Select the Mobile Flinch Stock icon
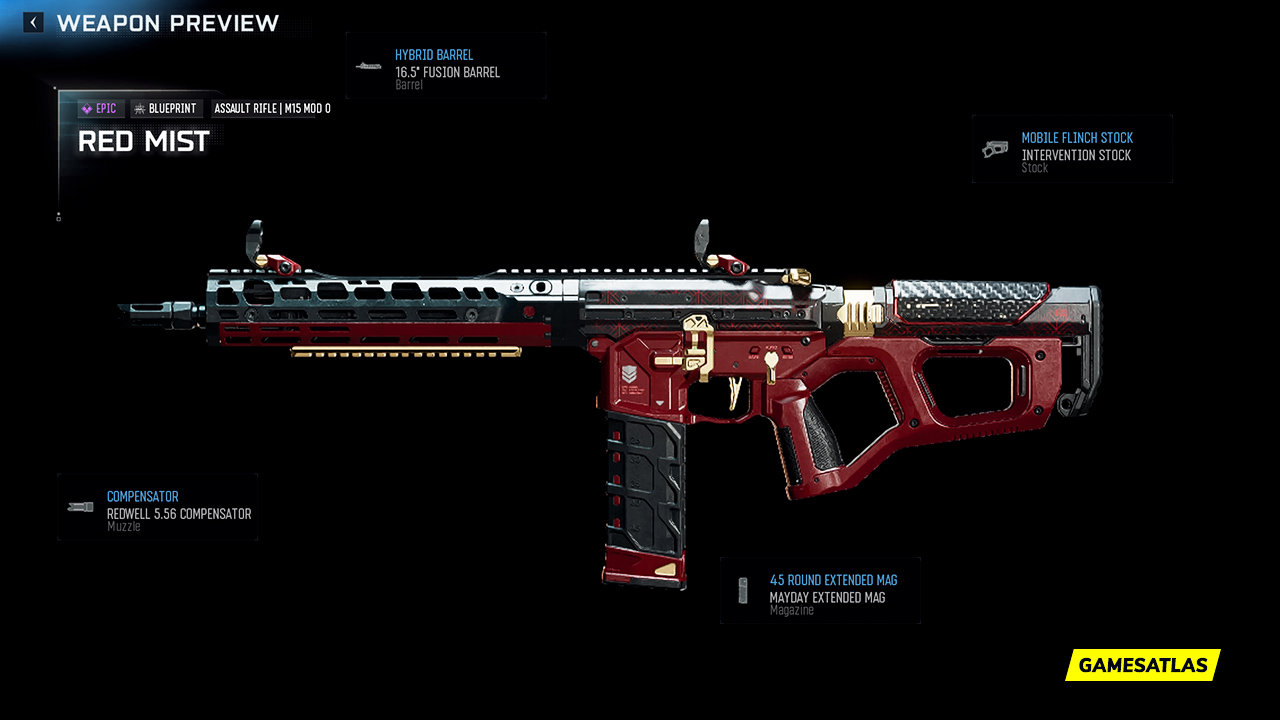Screen dimensions: 1280x720 tap(996, 149)
